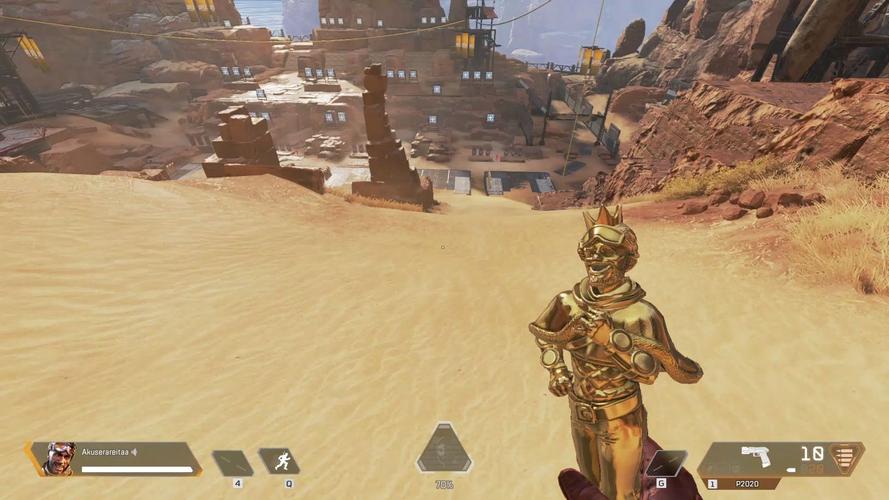889x500 pixels.
Task: Click the ultimate ability charge icon
Action: 444,450
